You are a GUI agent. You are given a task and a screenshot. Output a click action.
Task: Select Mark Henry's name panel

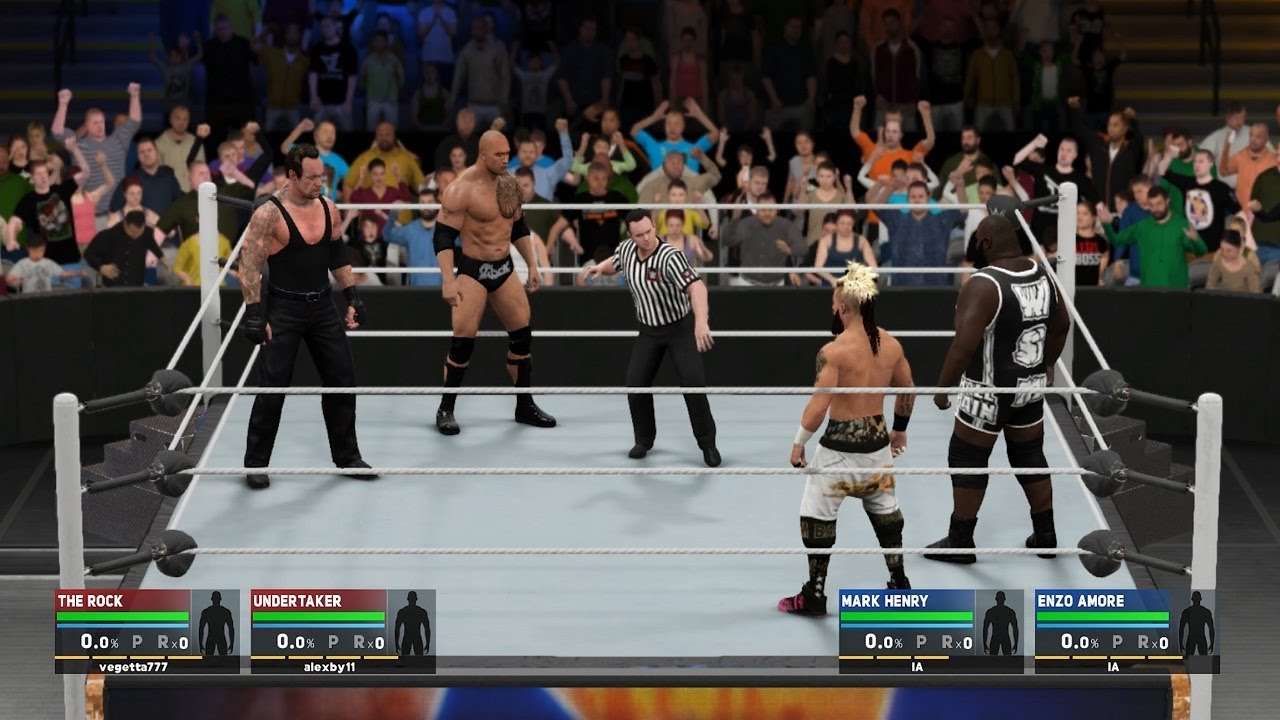pyautogui.click(x=906, y=601)
